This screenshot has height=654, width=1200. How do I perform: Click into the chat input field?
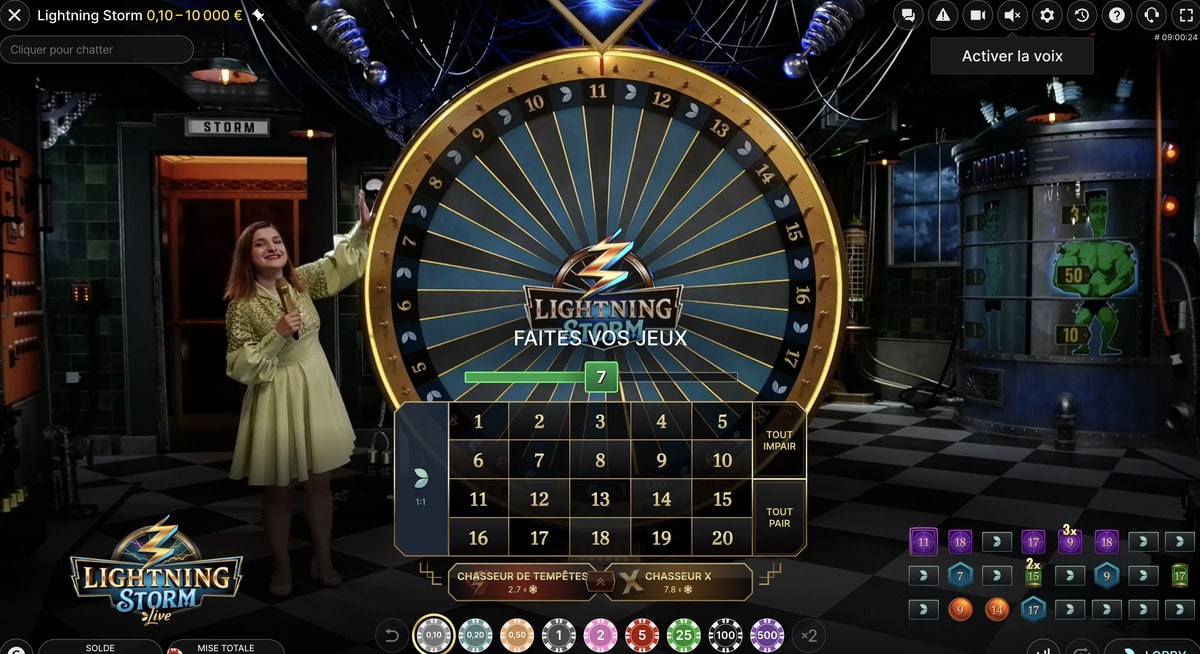point(97,49)
